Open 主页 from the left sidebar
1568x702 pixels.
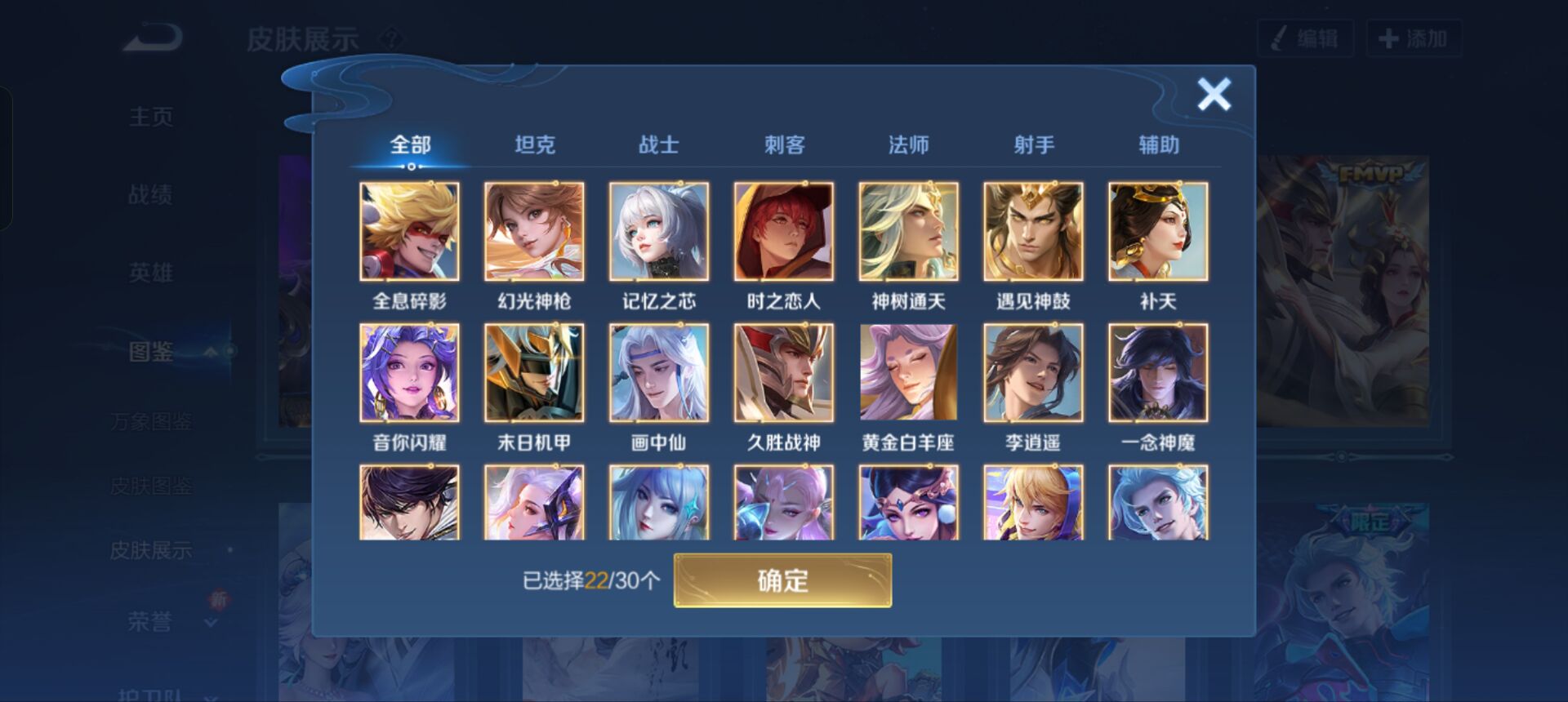[x=151, y=117]
